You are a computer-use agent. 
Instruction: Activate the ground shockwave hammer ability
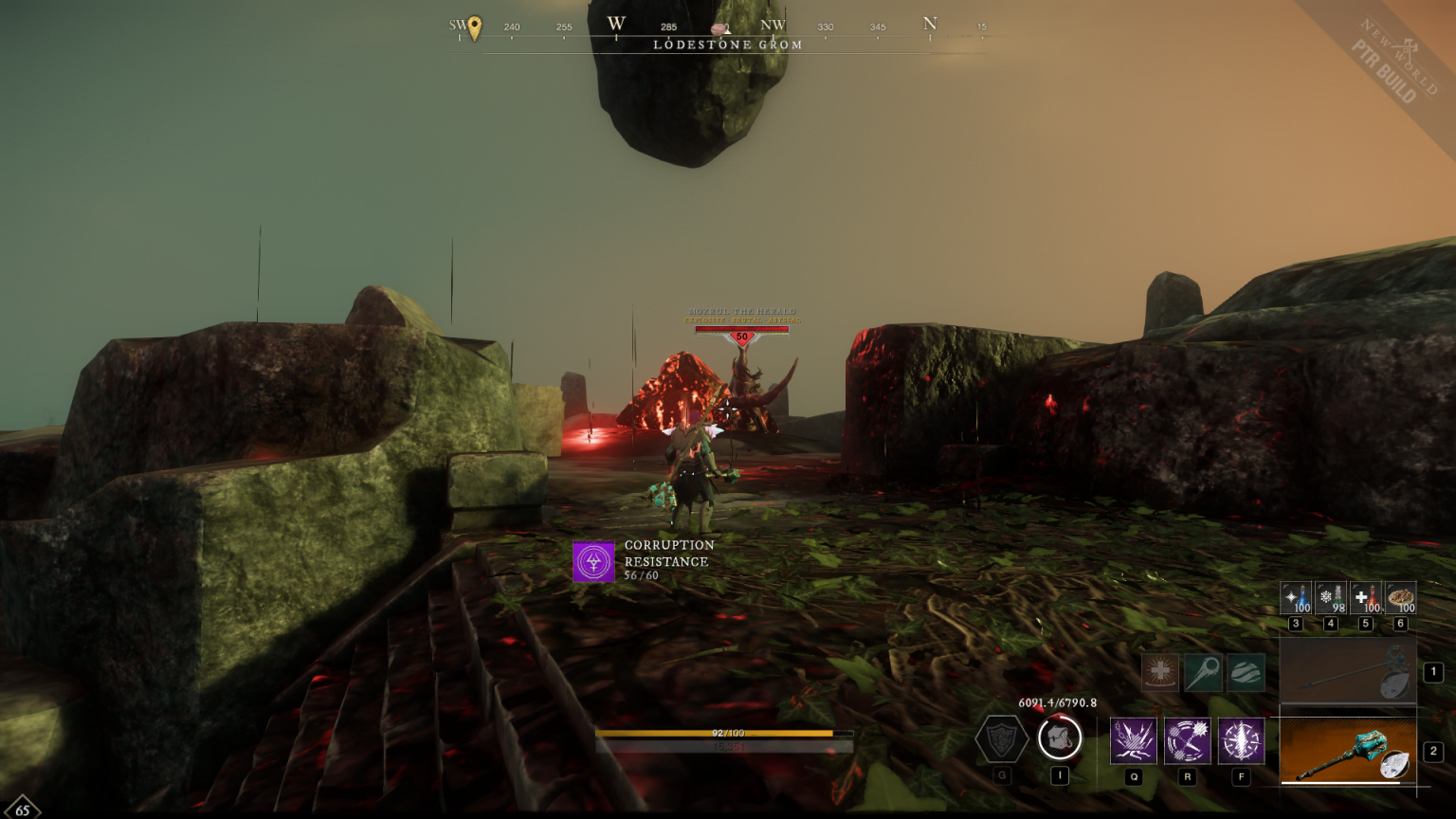[x=1134, y=740]
